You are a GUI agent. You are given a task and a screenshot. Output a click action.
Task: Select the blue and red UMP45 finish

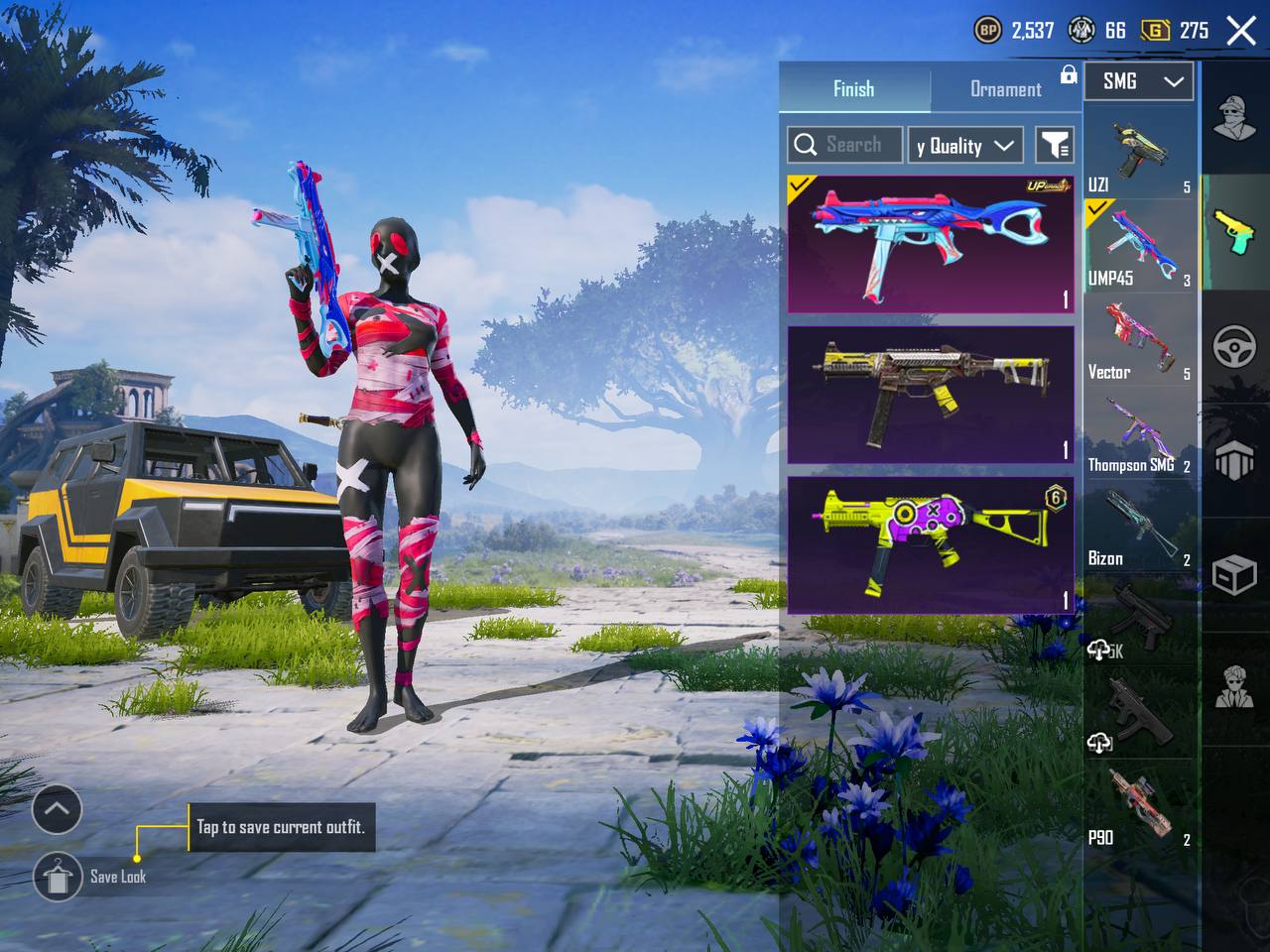(931, 244)
